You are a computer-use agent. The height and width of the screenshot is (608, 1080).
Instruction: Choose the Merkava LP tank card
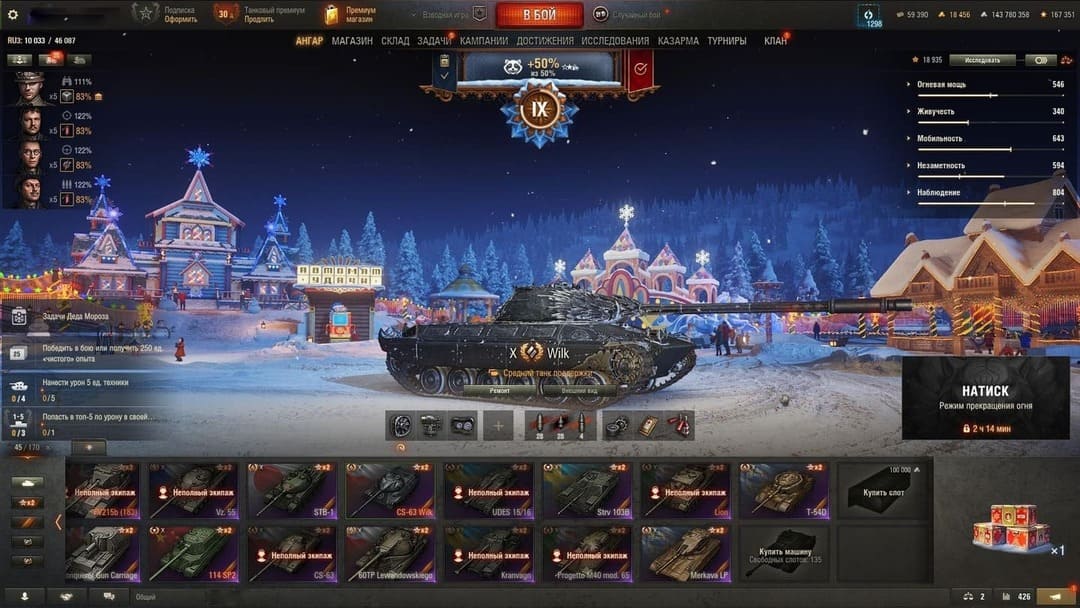685,554
